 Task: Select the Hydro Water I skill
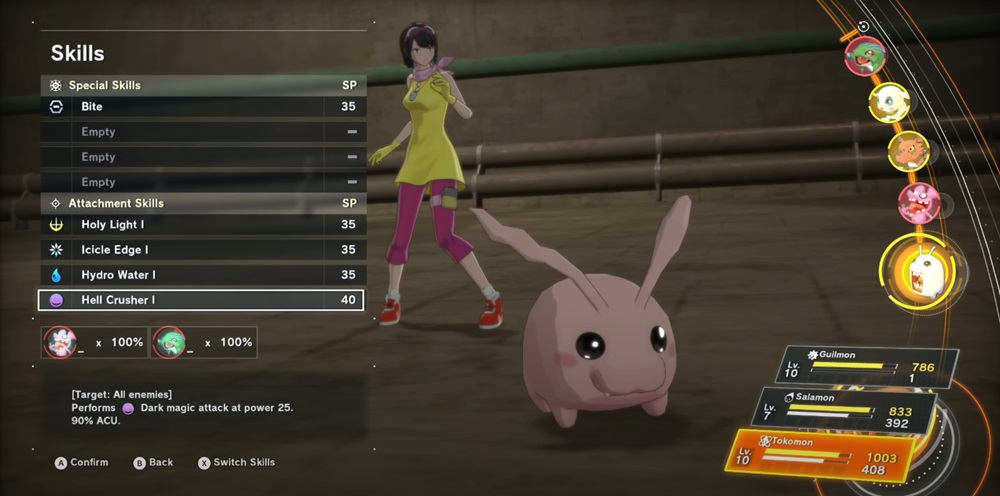(200, 275)
